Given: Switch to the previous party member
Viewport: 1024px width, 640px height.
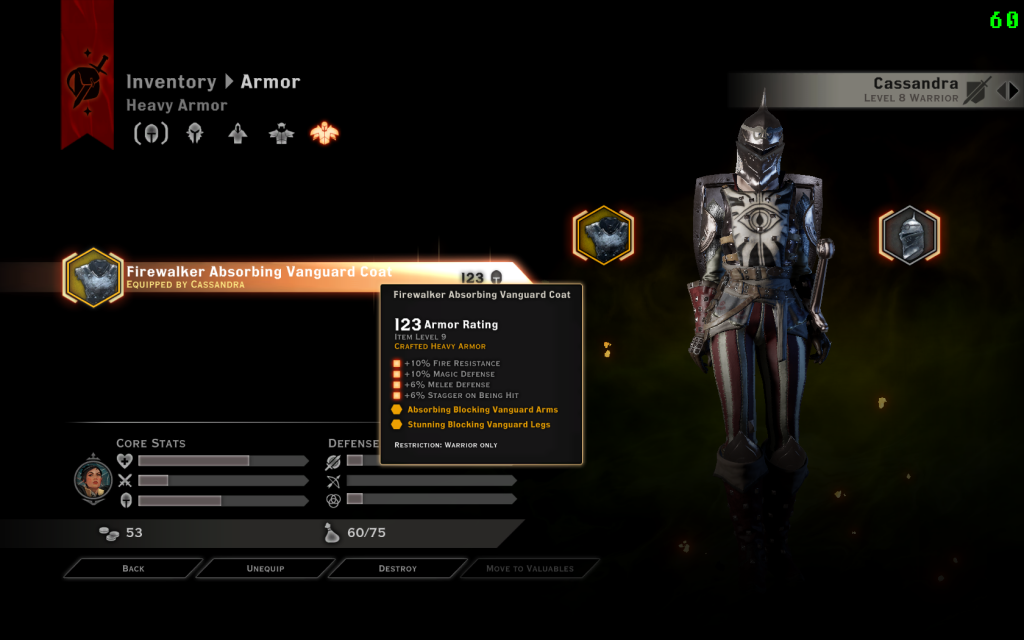Looking at the screenshot, I should (1001, 90).
